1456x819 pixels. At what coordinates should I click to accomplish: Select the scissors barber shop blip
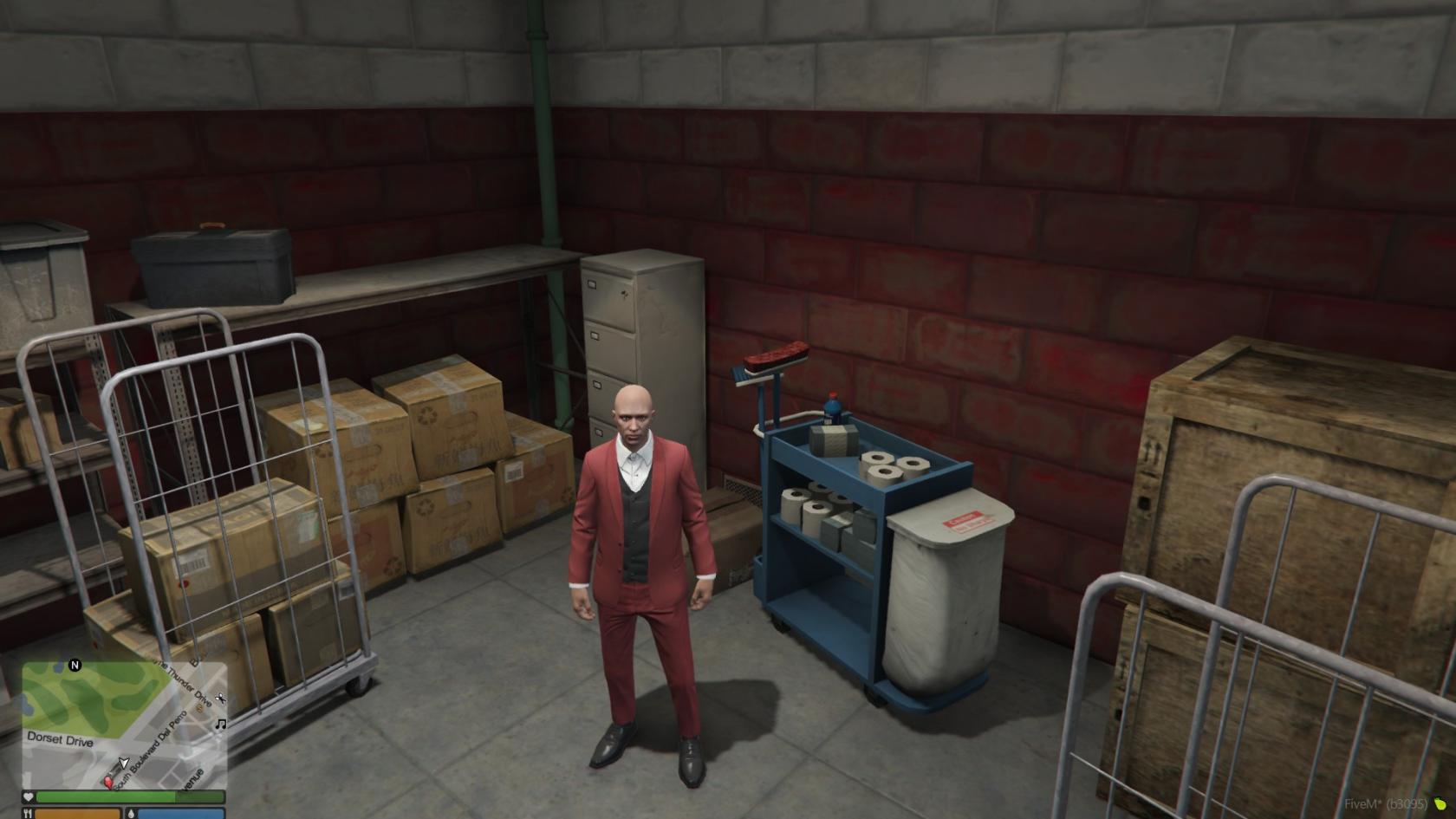click(221, 699)
